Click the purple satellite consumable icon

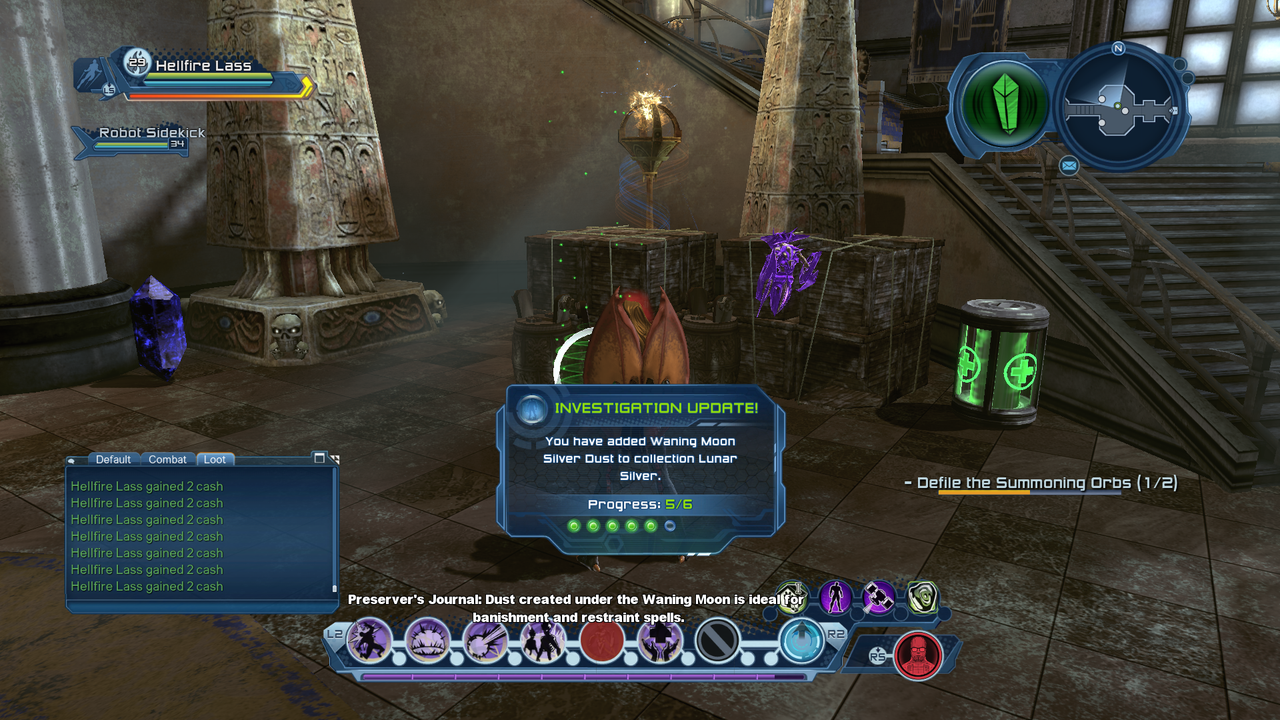point(879,598)
